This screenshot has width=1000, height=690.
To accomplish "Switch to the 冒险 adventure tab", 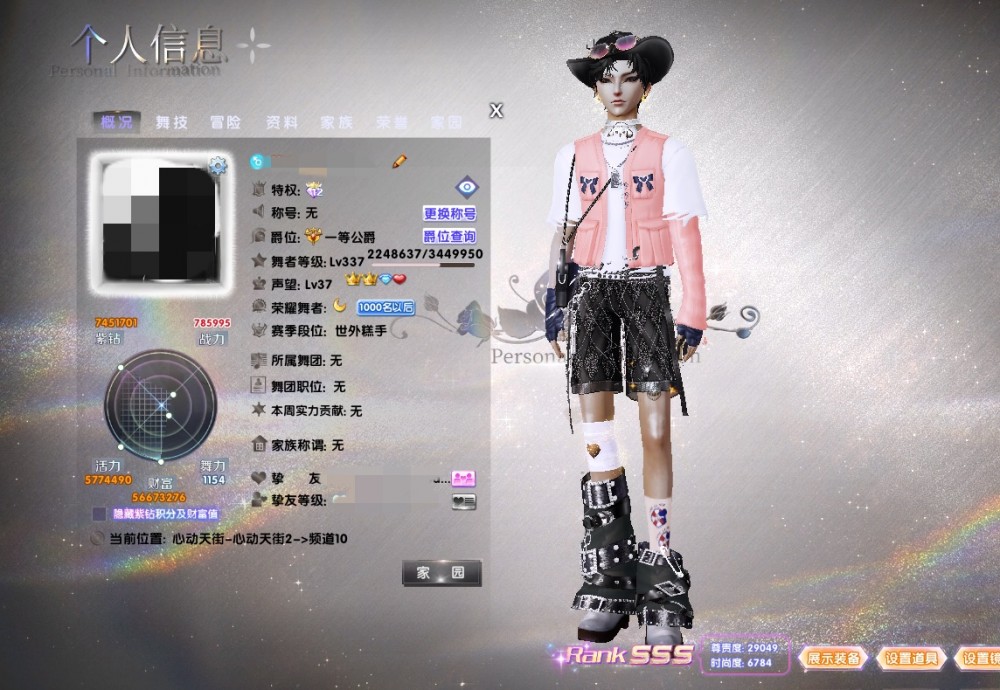I will (226, 122).
